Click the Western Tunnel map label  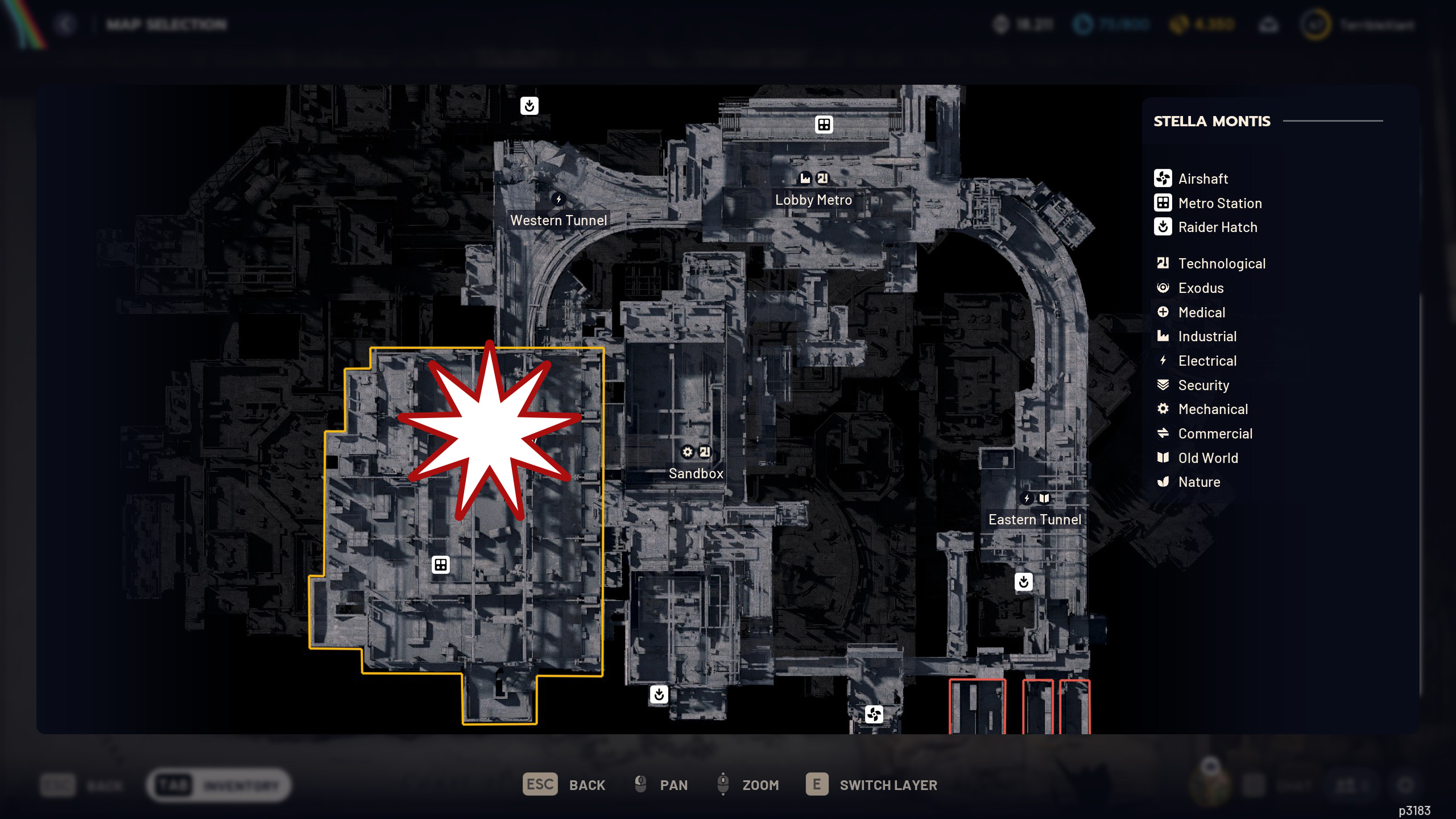coord(559,221)
